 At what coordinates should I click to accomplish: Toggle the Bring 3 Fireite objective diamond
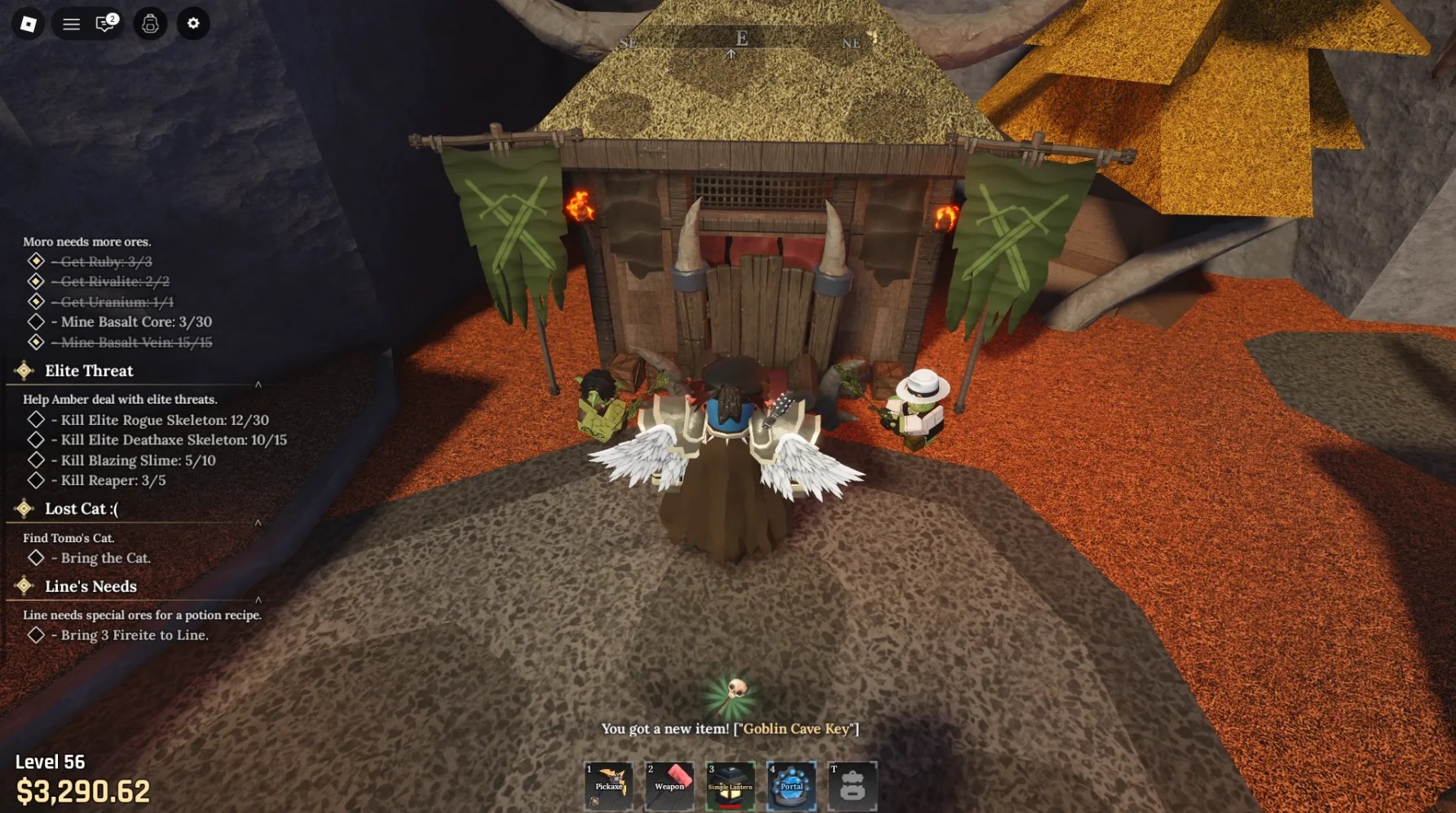[x=37, y=634]
